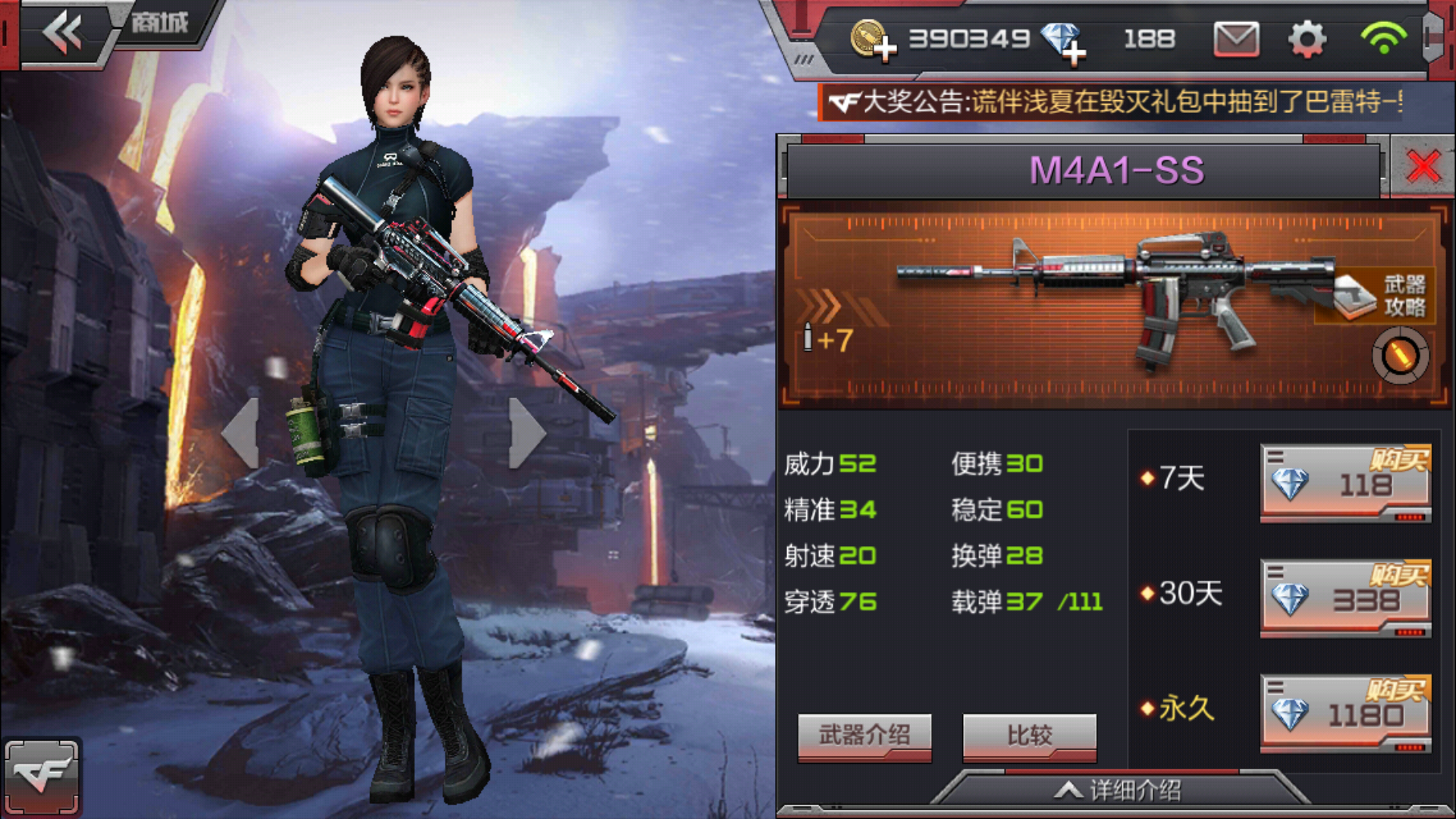Viewport: 1456px width, 819px height.
Task: Open the weapon introduction (武器介绍)
Action: 864,736
